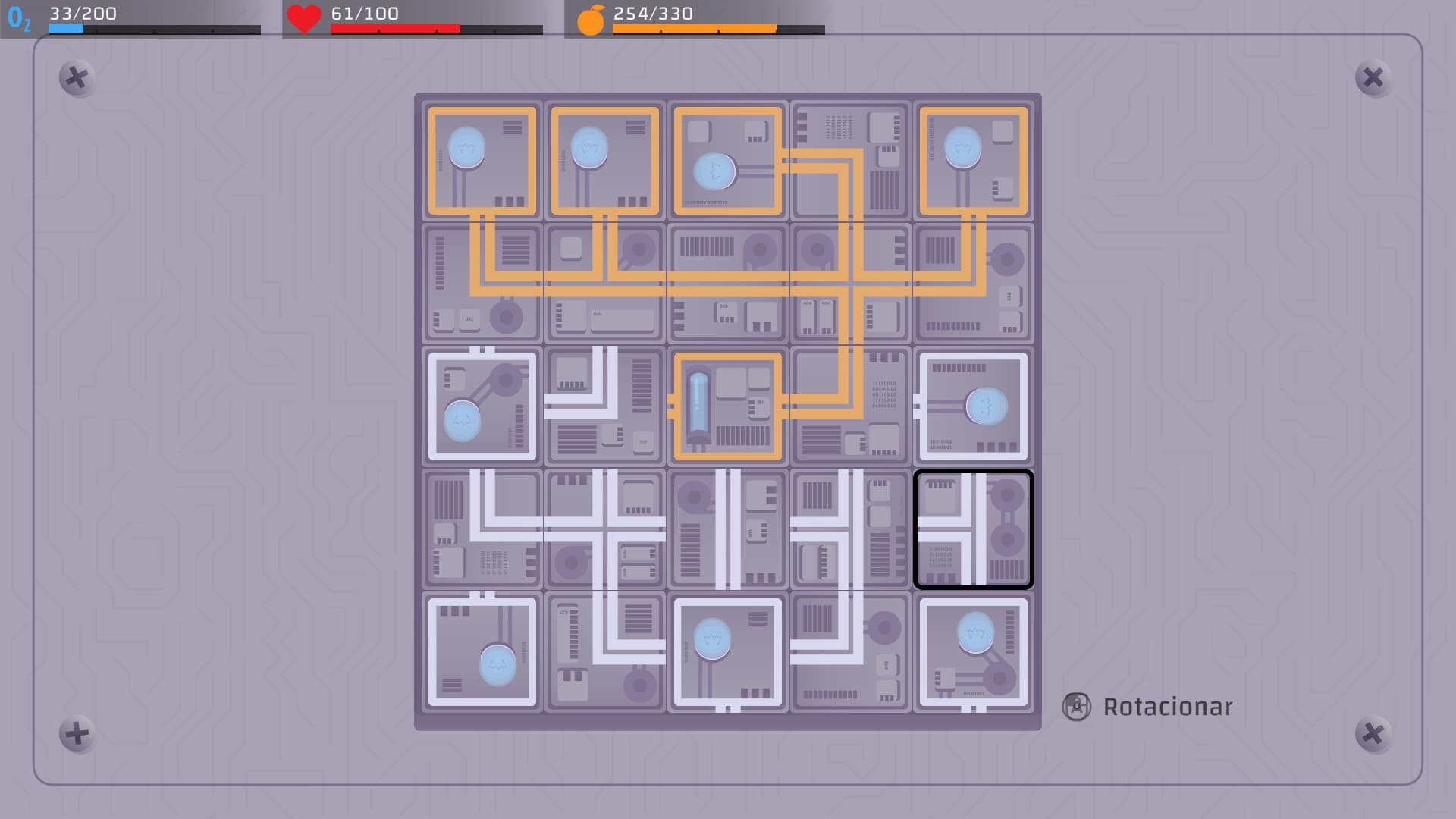
Task: Click the Rotacionar gamepad button icon
Action: coord(1076,706)
